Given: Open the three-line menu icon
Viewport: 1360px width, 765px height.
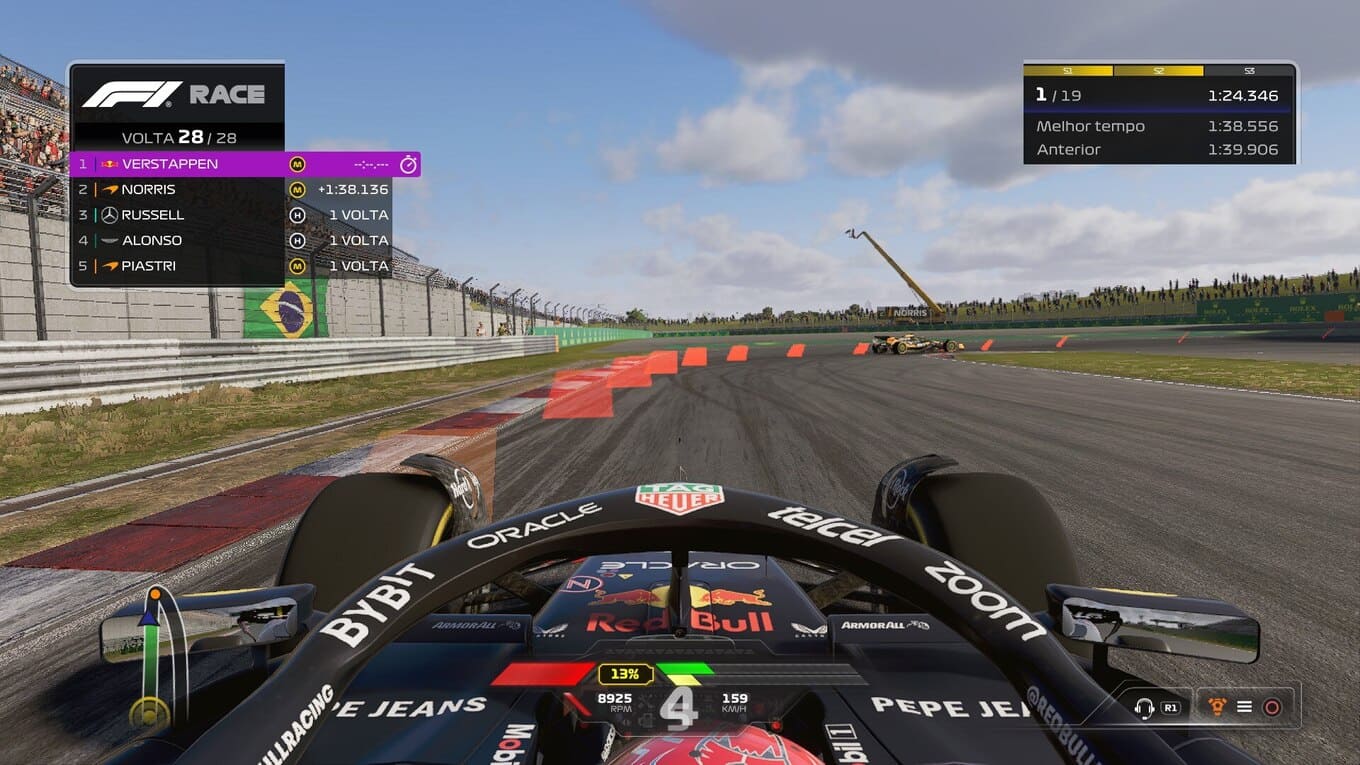Looking at the screenshot, I should [1244, 707].
